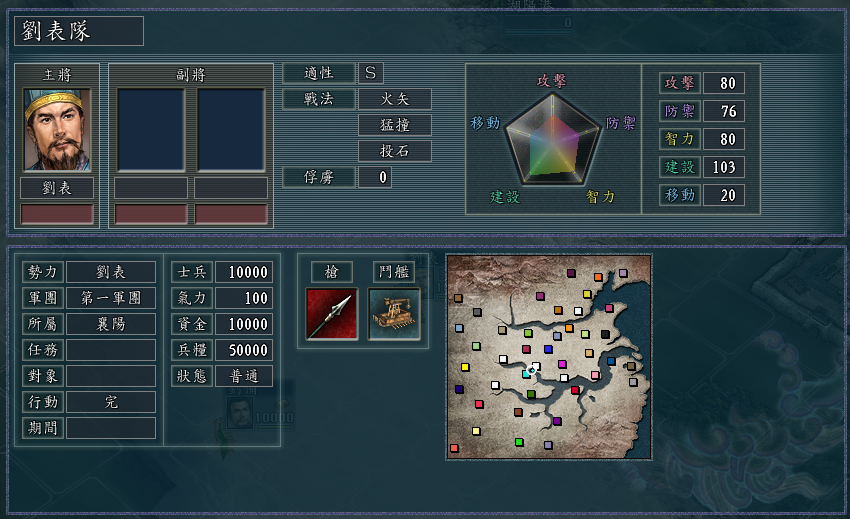
Task: Click the China overview minimap
Action: (549, 357)
